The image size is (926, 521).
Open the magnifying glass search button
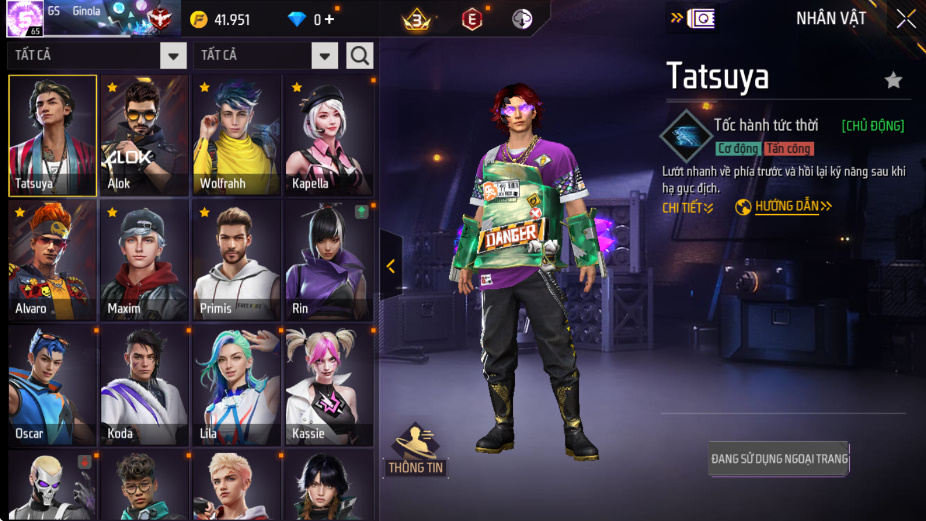click(360, 55)
